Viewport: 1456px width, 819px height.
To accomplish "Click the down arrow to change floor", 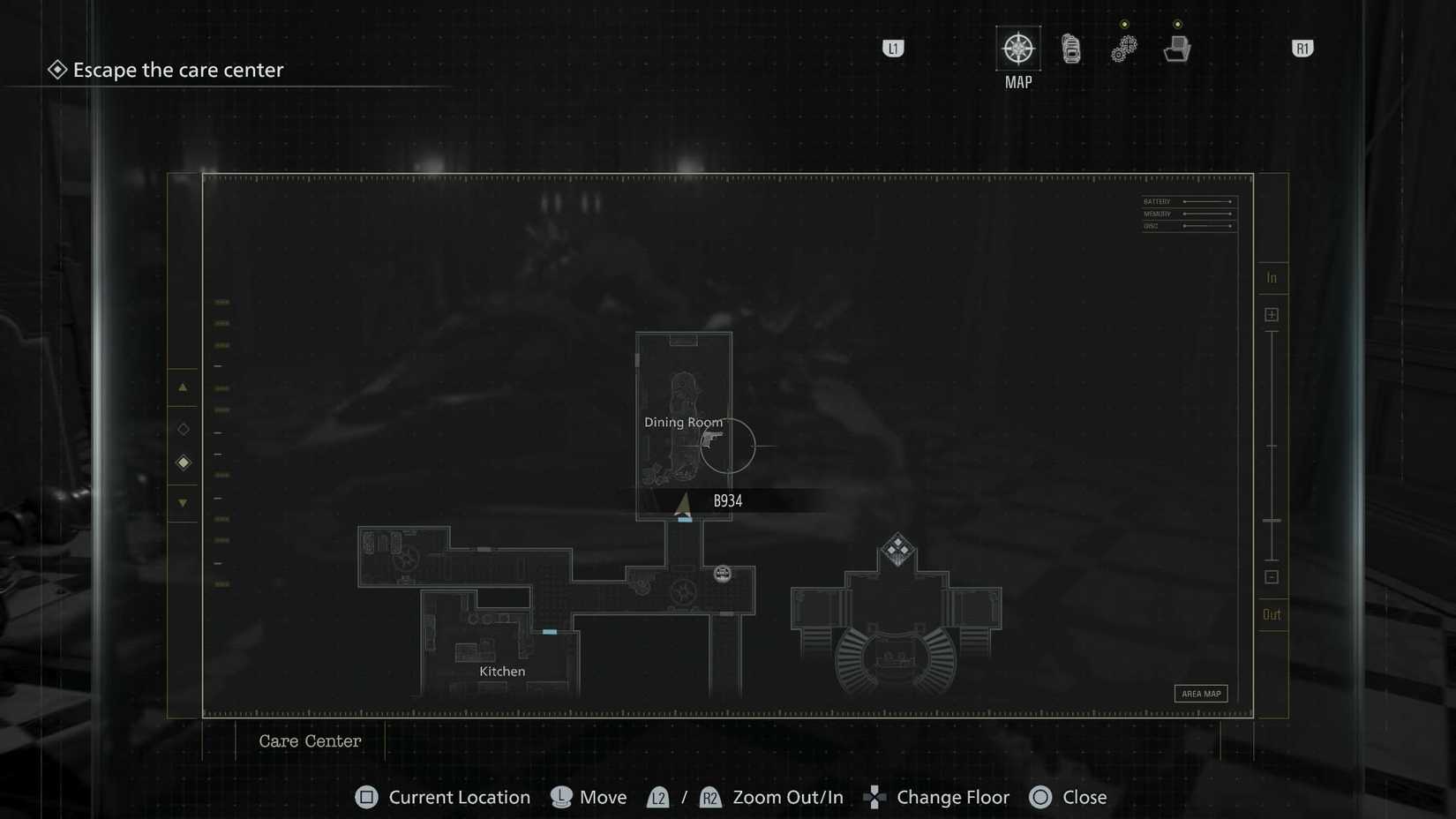I will click(183, 502).
